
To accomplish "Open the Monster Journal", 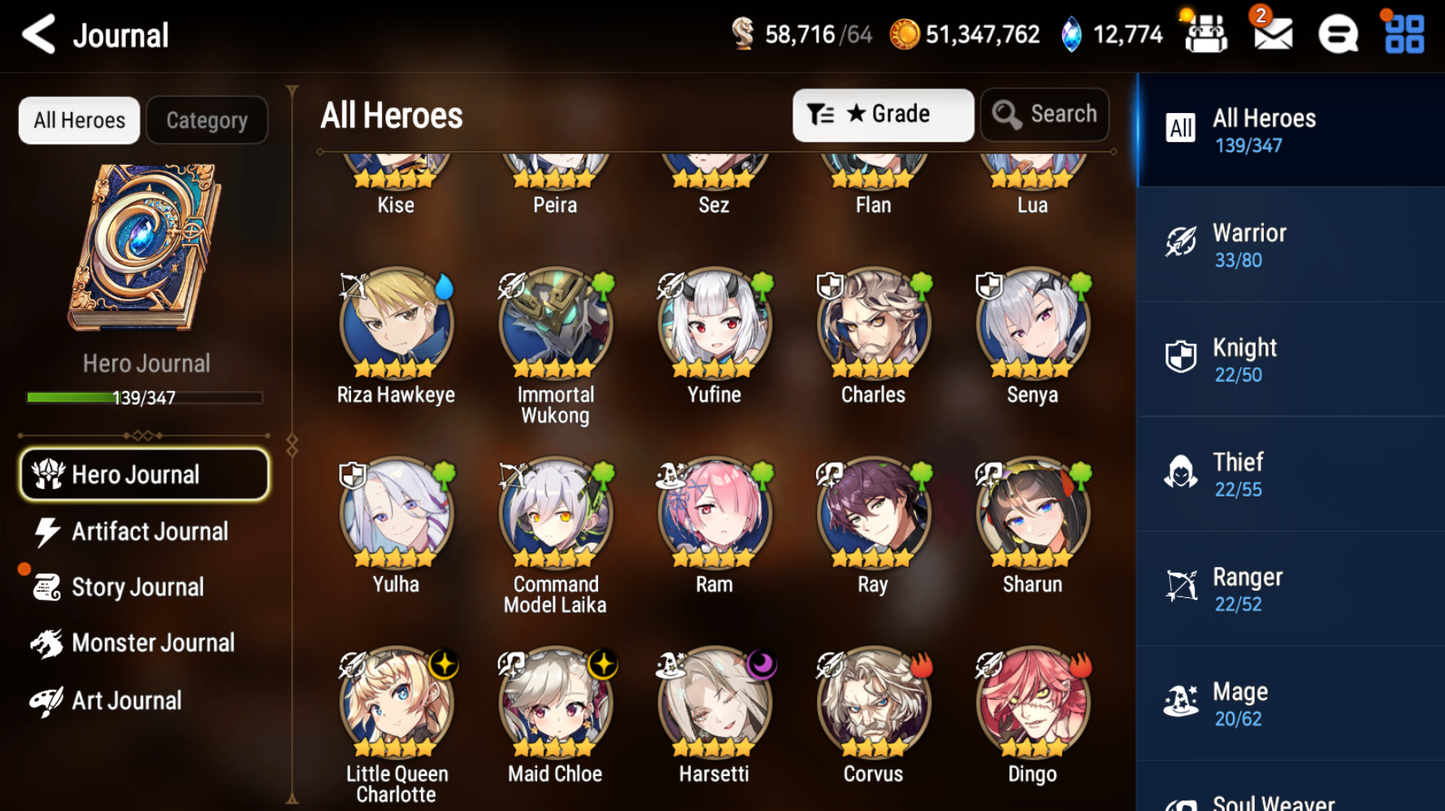I will pyautogui.click(x=151, y=643).
